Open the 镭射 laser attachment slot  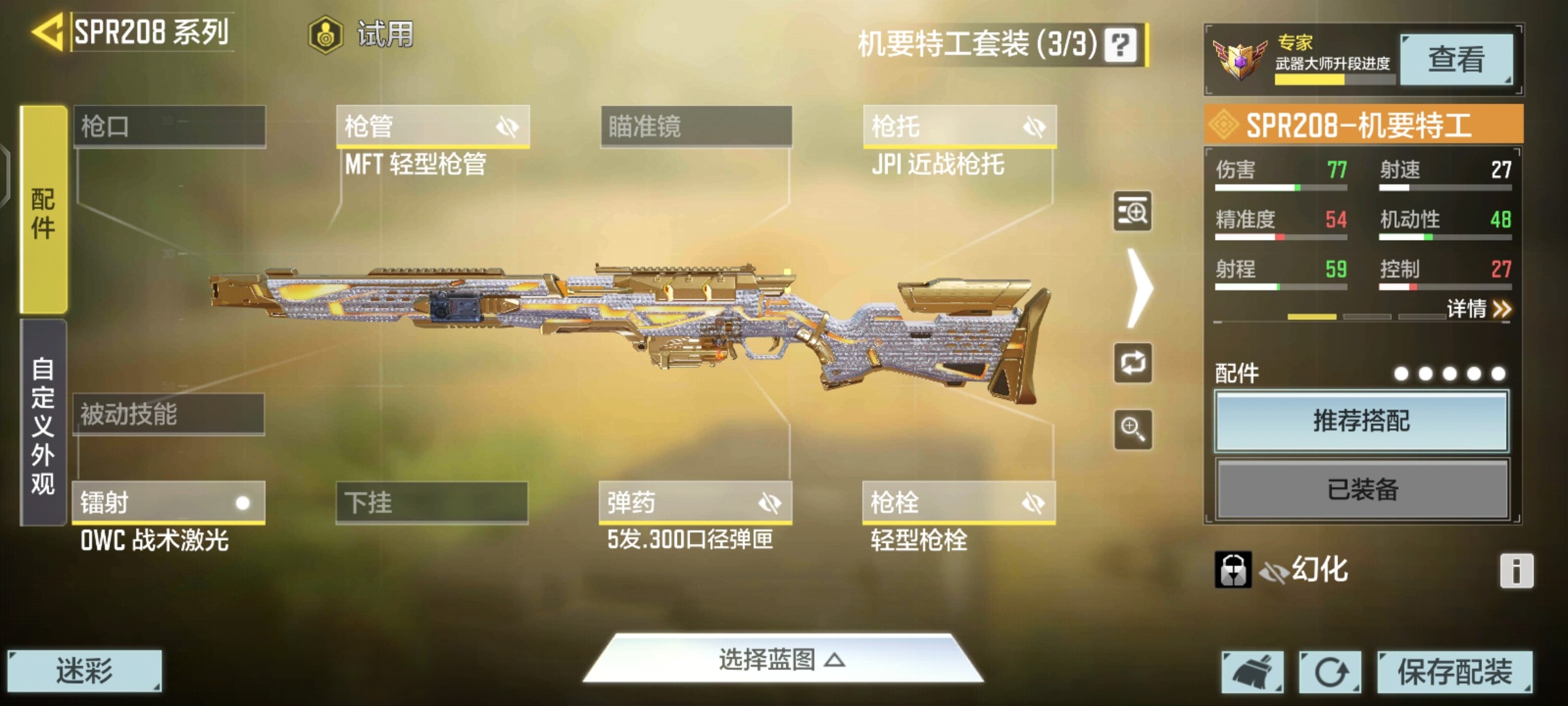[x=169, y=503]
